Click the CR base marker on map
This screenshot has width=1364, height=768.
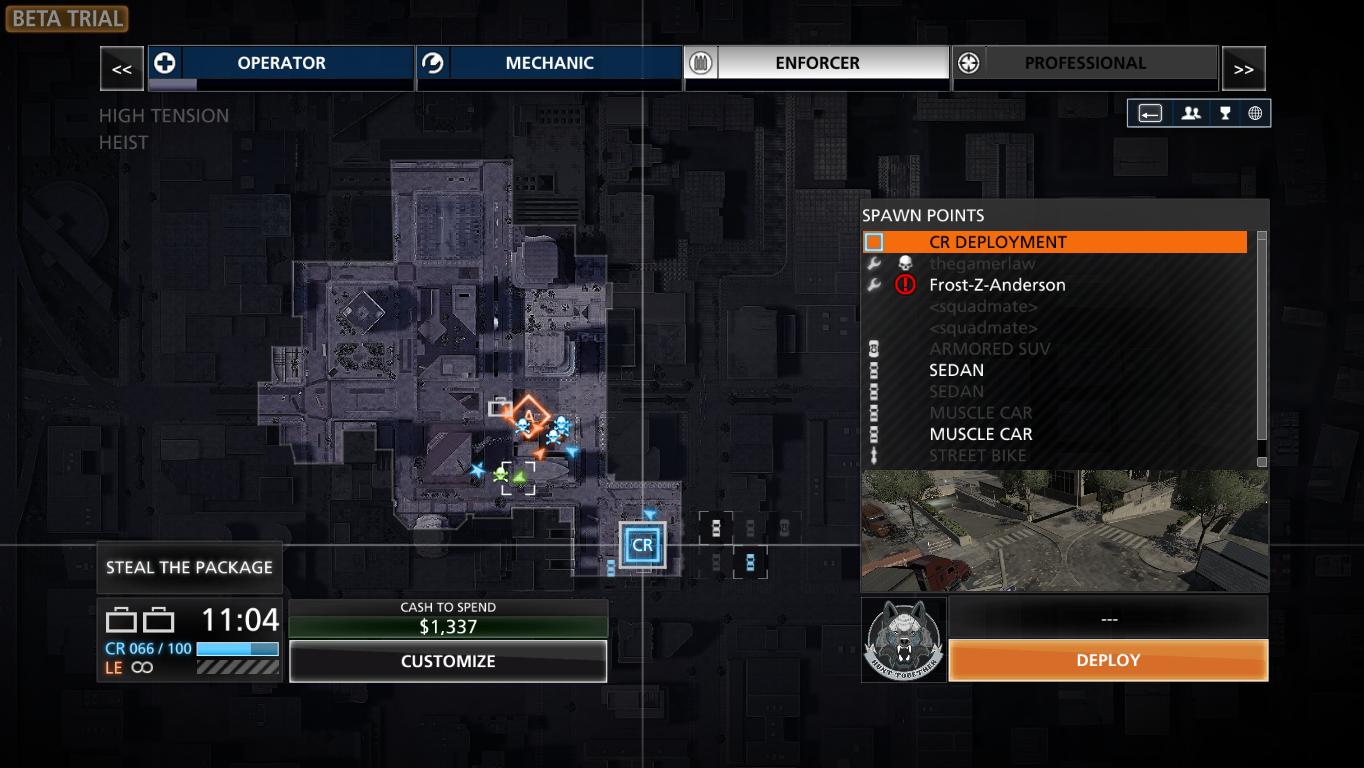coord(642,546)
